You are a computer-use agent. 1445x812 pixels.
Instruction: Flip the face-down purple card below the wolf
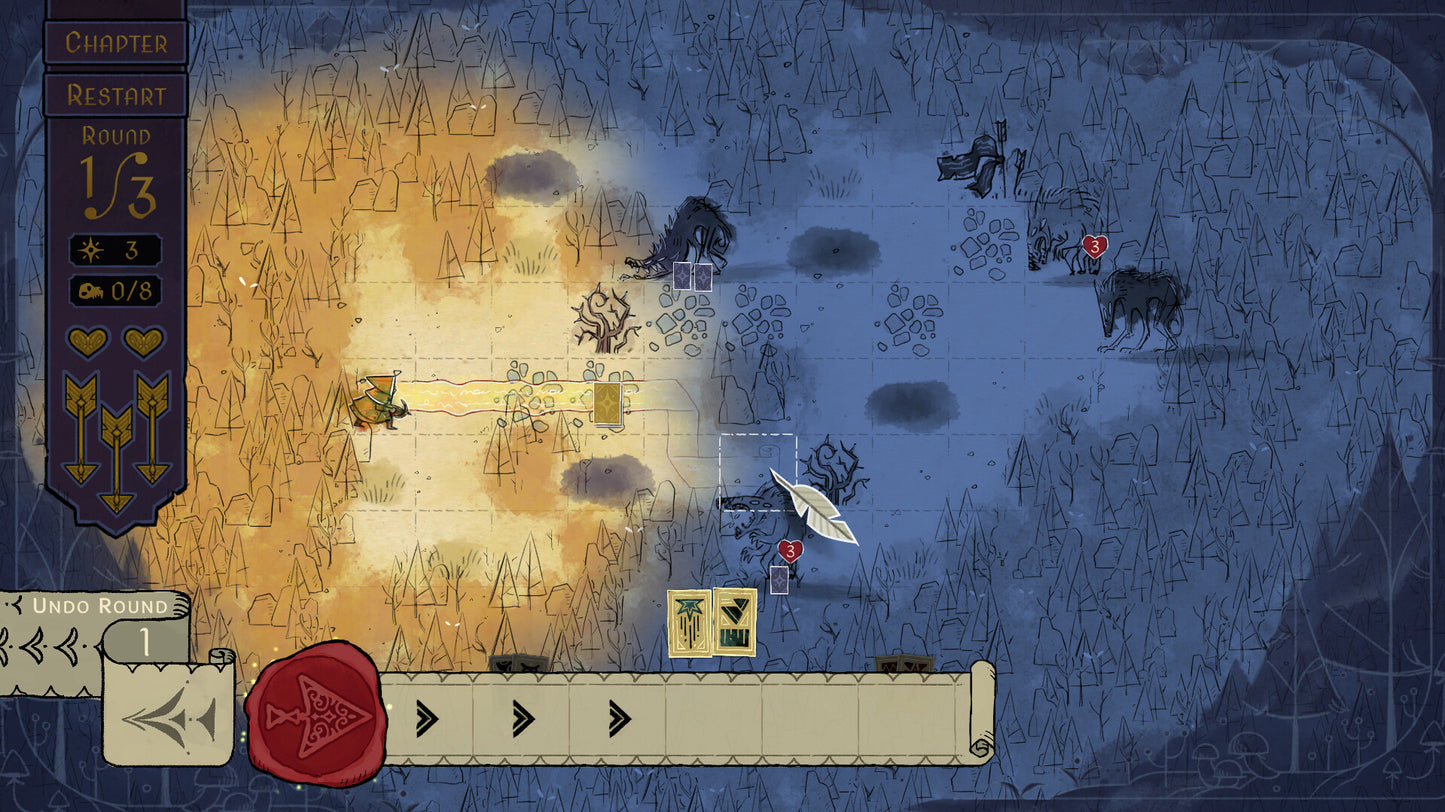point(779,580)
